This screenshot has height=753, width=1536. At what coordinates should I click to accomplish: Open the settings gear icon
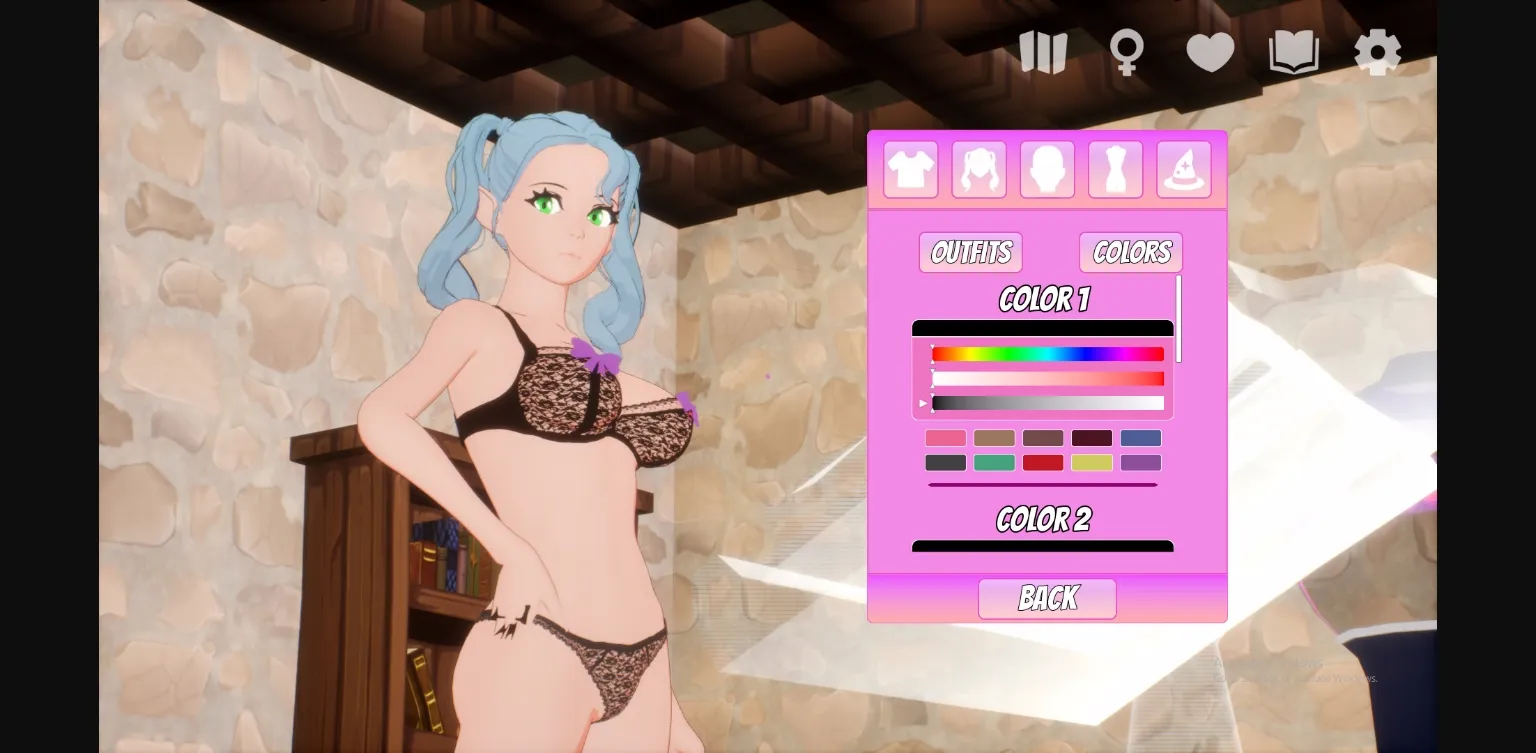click(1377, 52)
